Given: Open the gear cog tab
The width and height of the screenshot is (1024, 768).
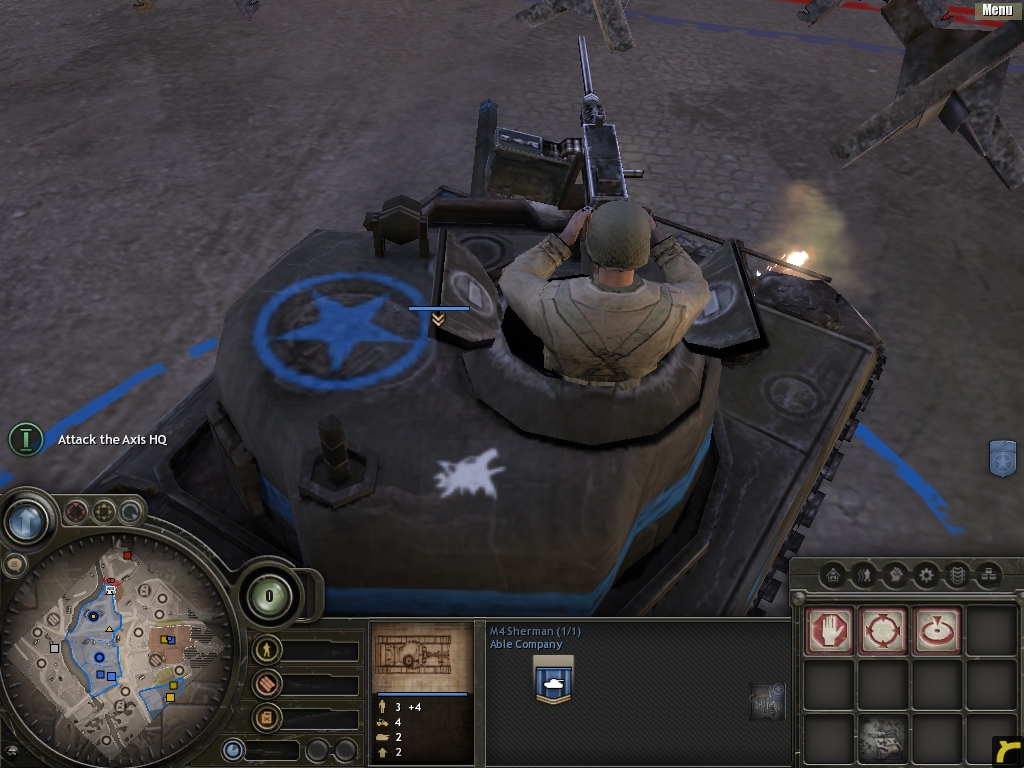Looking at the screenshot, I should [927, 575].
